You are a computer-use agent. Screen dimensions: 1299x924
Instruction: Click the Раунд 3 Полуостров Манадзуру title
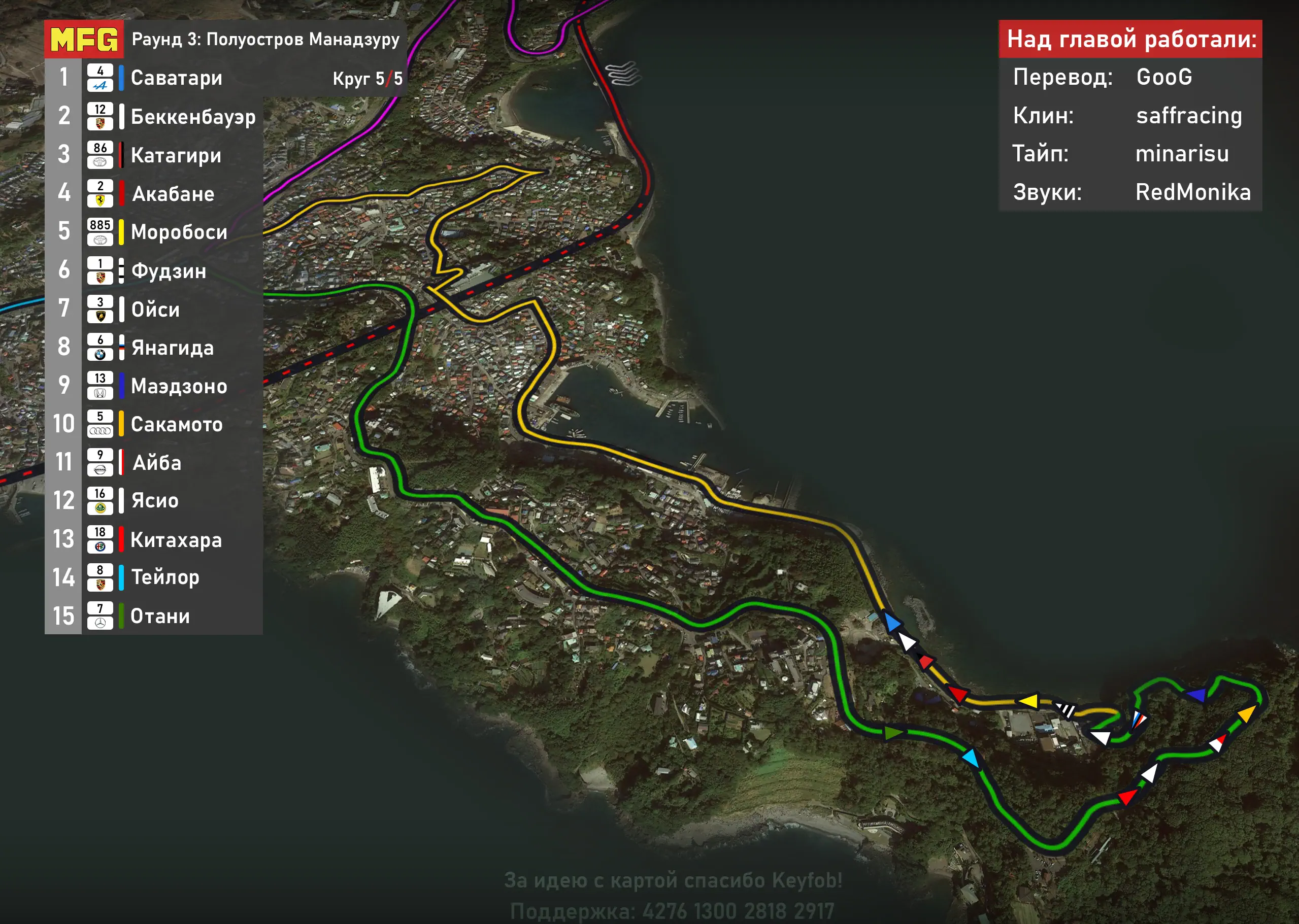pyautogui.click(x=265, y=39)
